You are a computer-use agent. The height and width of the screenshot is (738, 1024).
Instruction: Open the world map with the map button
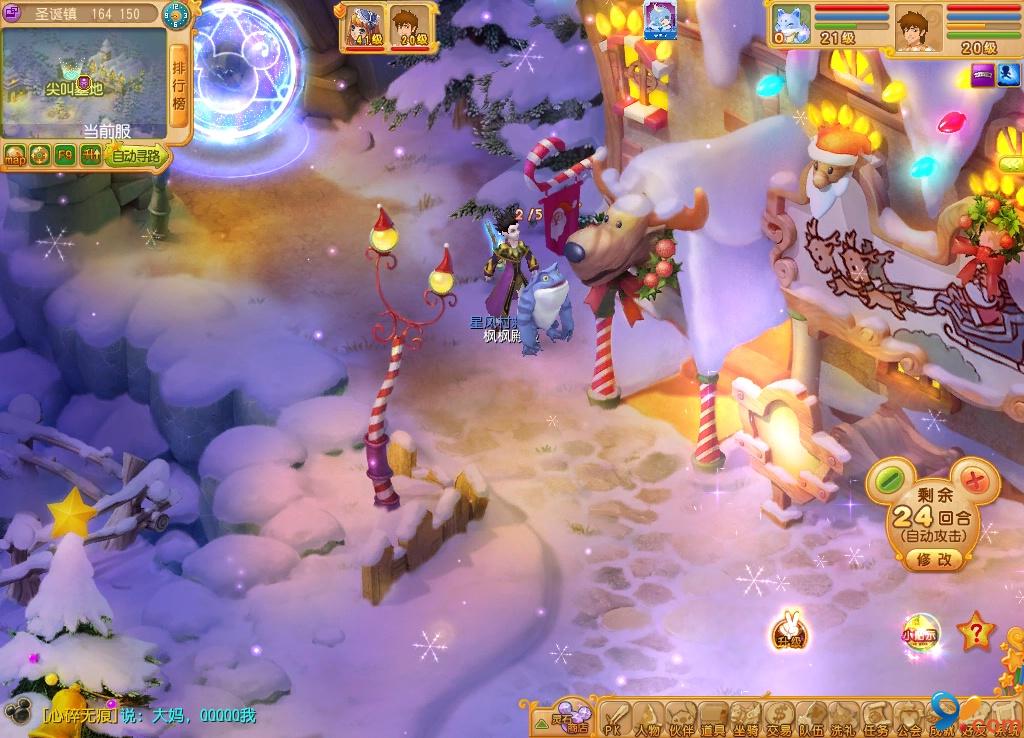[15, 156]
